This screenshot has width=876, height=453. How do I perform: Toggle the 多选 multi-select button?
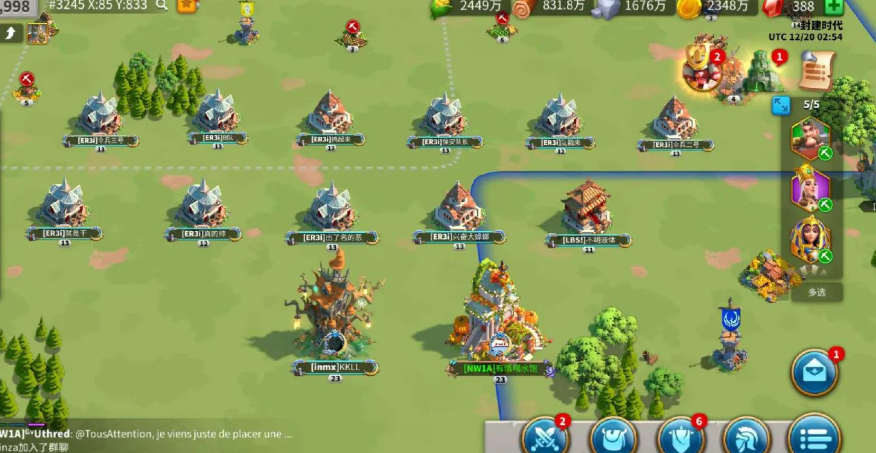(816, 292)
